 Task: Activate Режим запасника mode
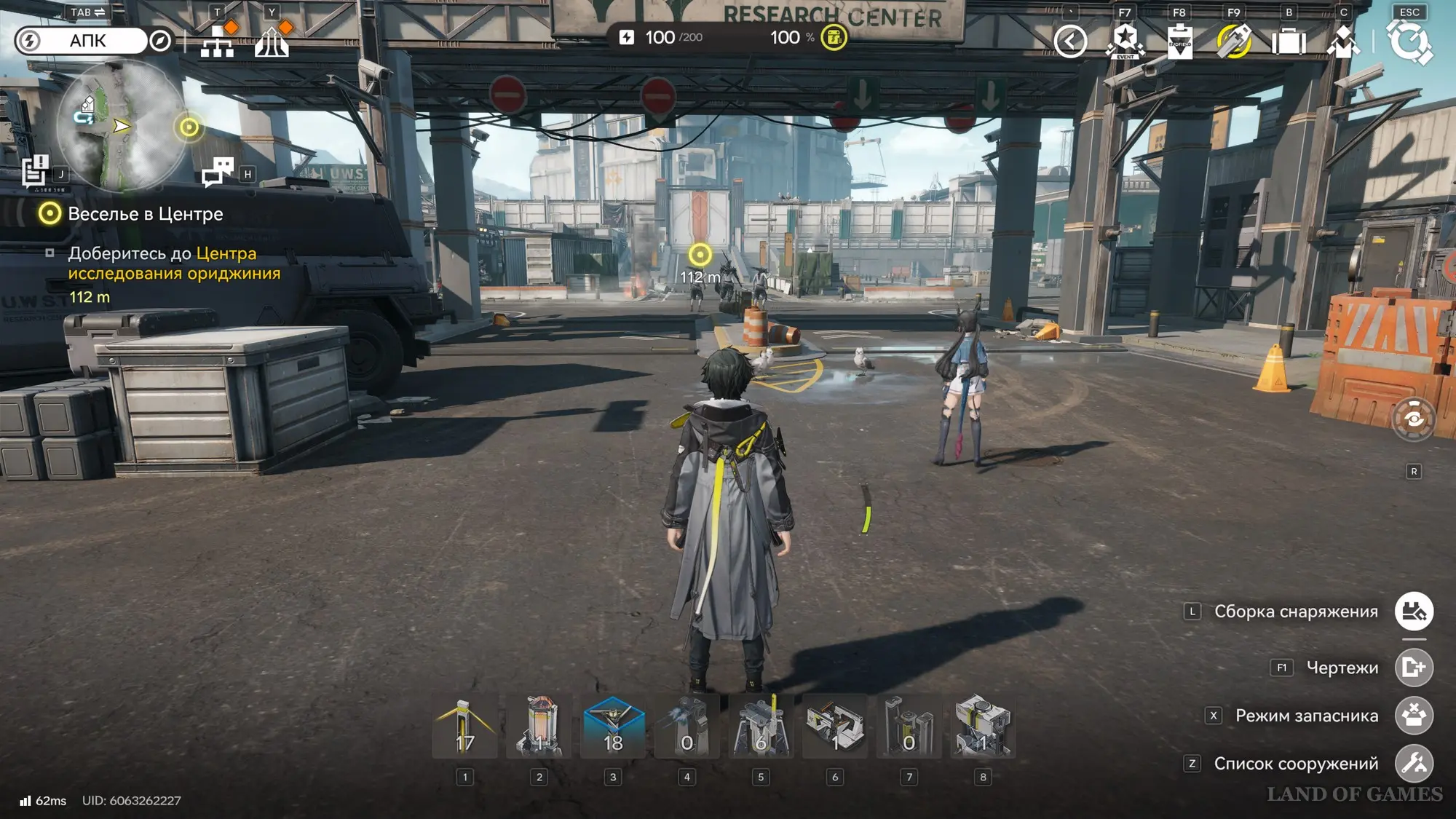[x=1414, y=716]
